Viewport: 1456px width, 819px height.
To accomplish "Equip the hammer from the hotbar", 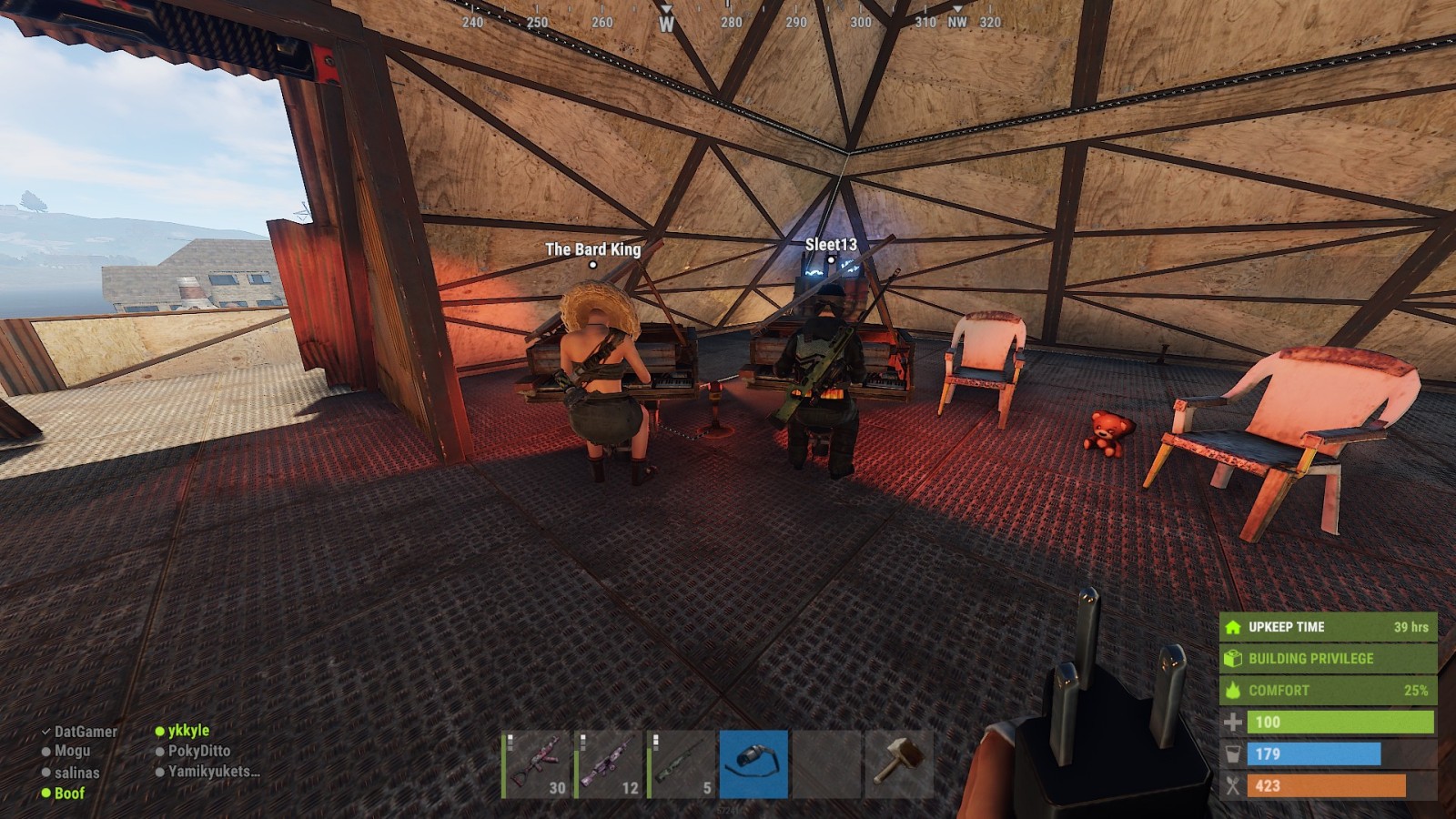I will (899, 764).
